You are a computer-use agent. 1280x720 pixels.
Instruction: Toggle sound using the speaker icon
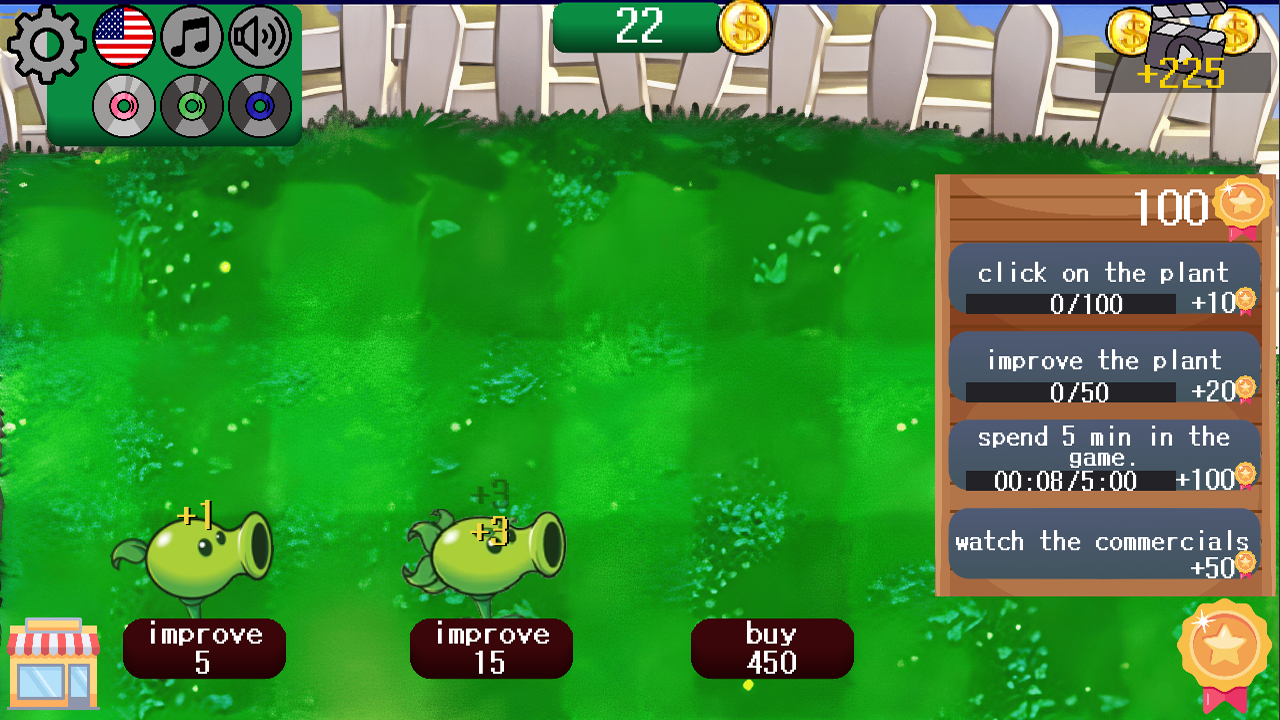tap(258, 37)
